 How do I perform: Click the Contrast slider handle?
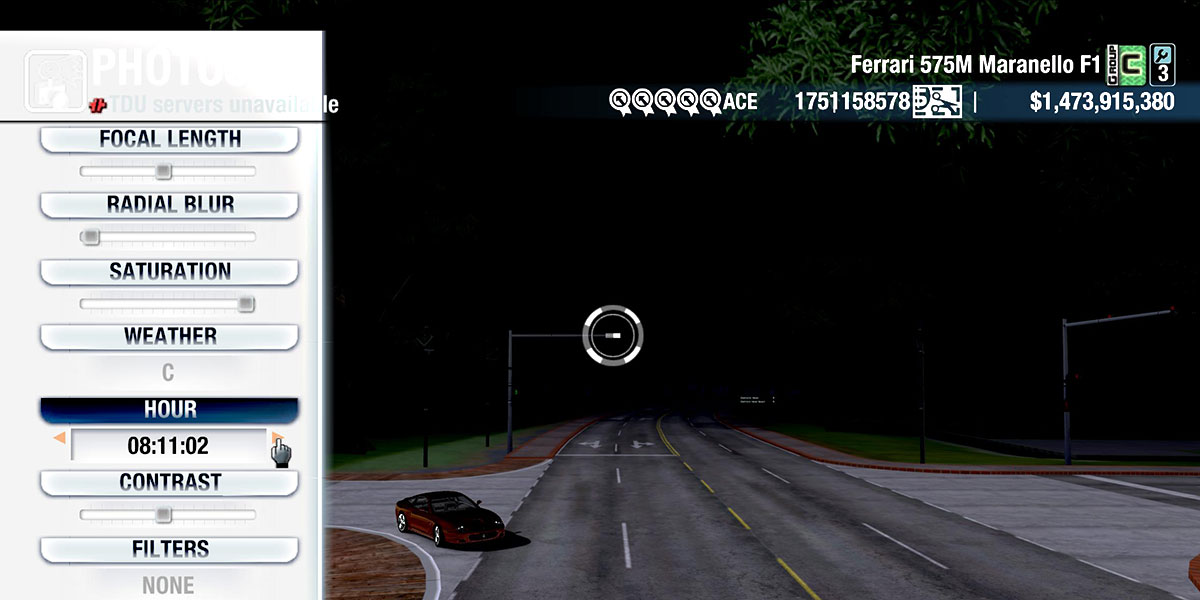163,515
